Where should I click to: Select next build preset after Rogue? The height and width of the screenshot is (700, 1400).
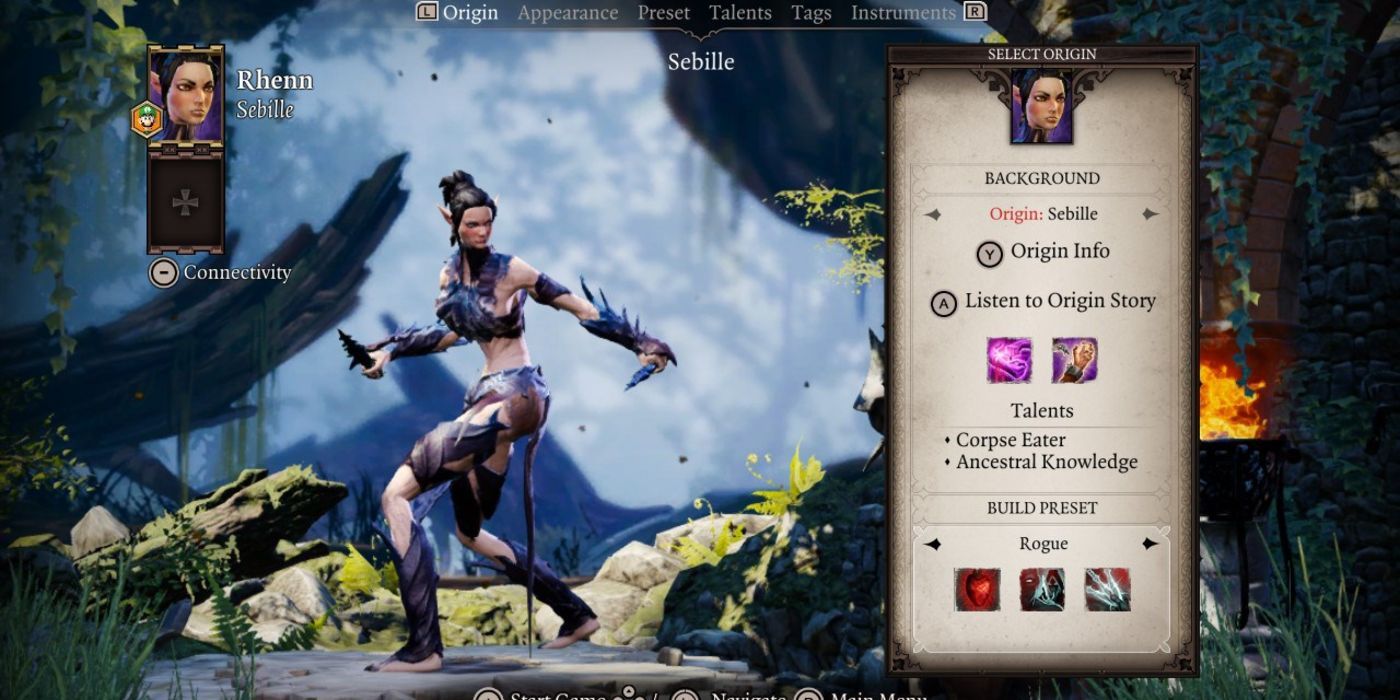(x=1150, y=544)
